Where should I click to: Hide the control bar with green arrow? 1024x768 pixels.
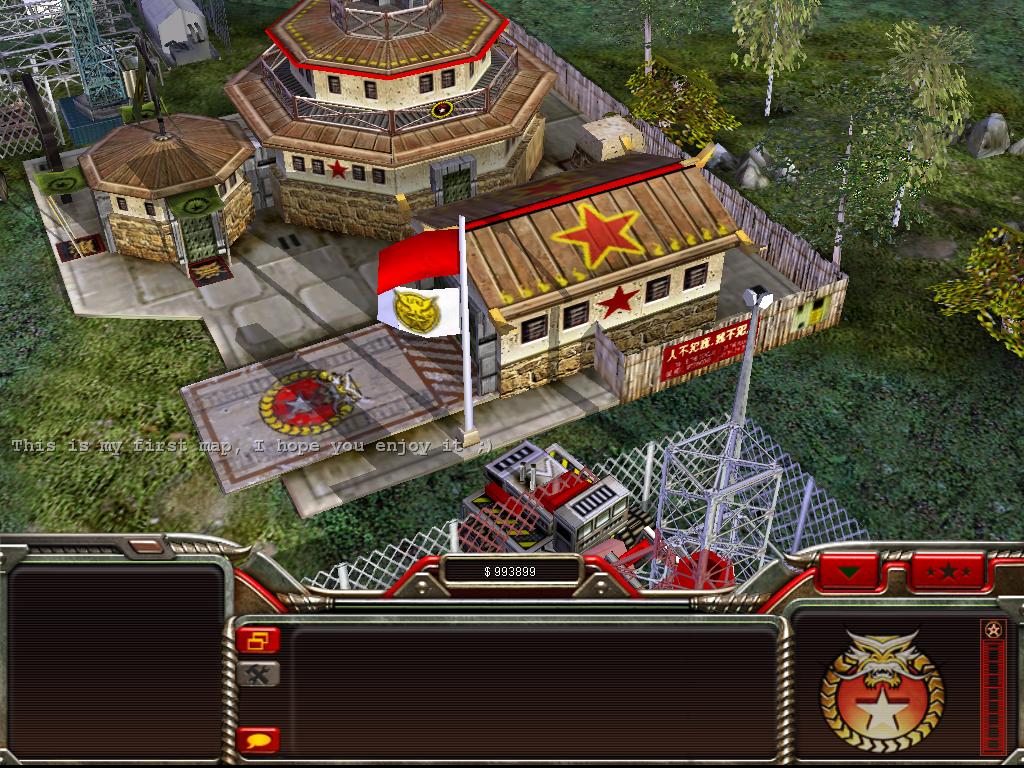click(849, 573)
